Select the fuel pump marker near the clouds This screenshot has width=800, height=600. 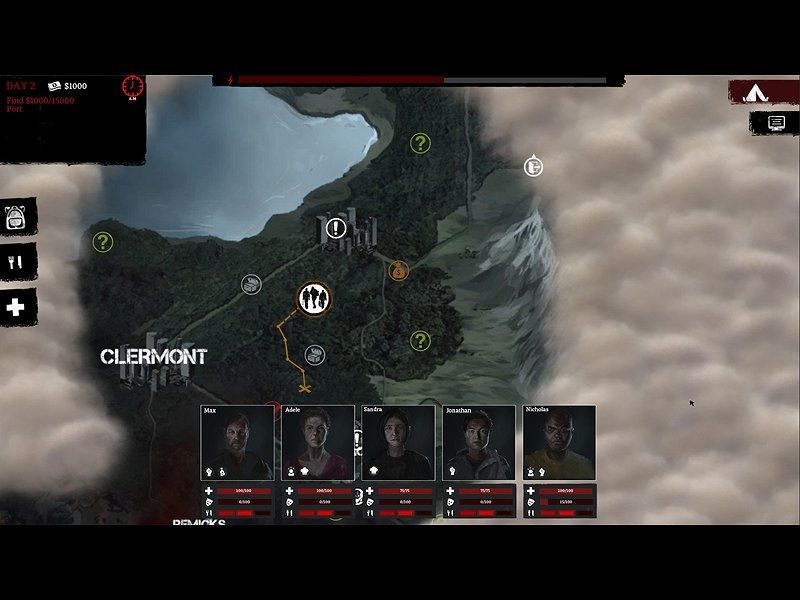[534, 165]
